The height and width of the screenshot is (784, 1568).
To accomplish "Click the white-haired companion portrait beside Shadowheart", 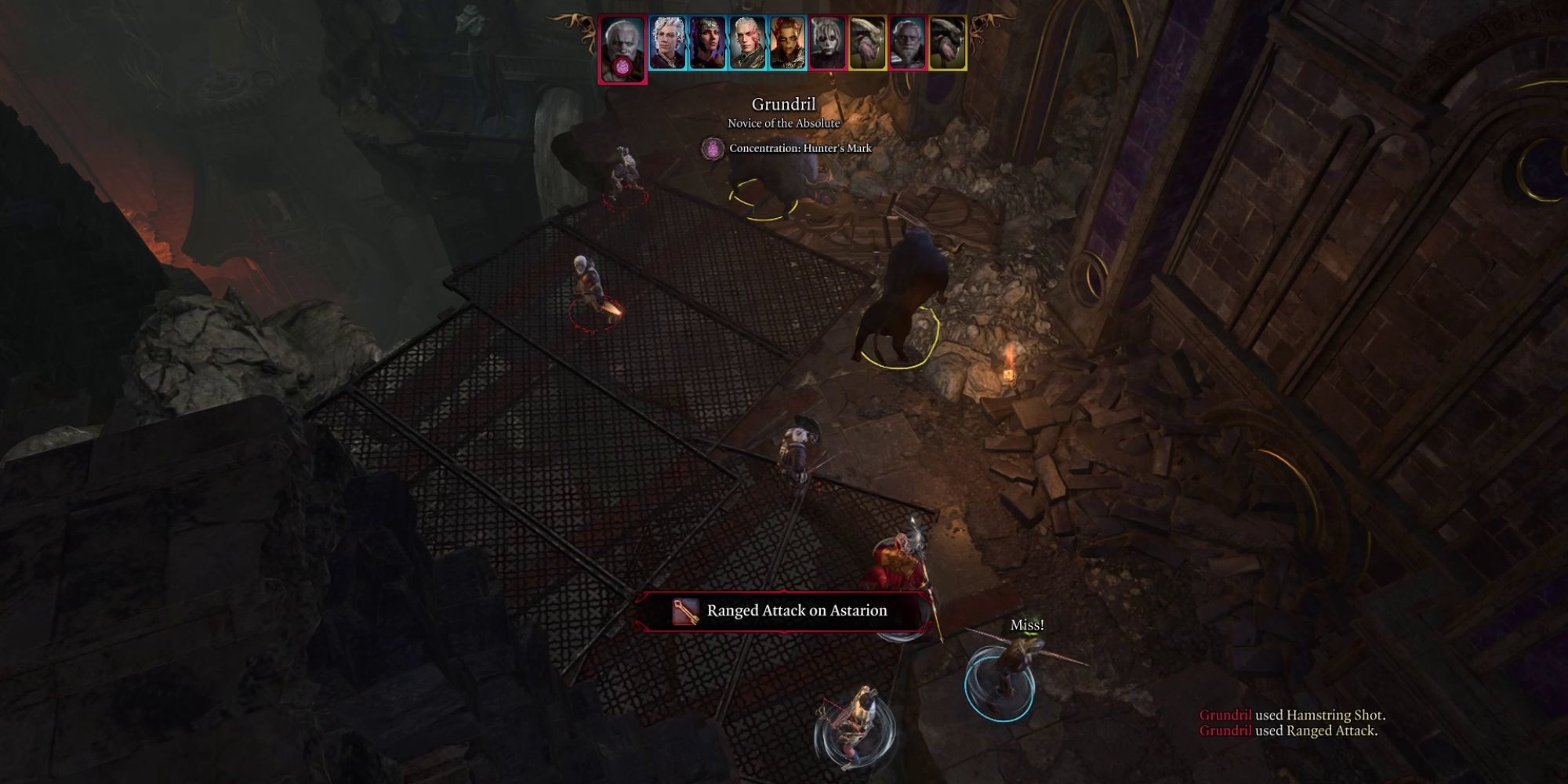I will click(x=667, y=43).
